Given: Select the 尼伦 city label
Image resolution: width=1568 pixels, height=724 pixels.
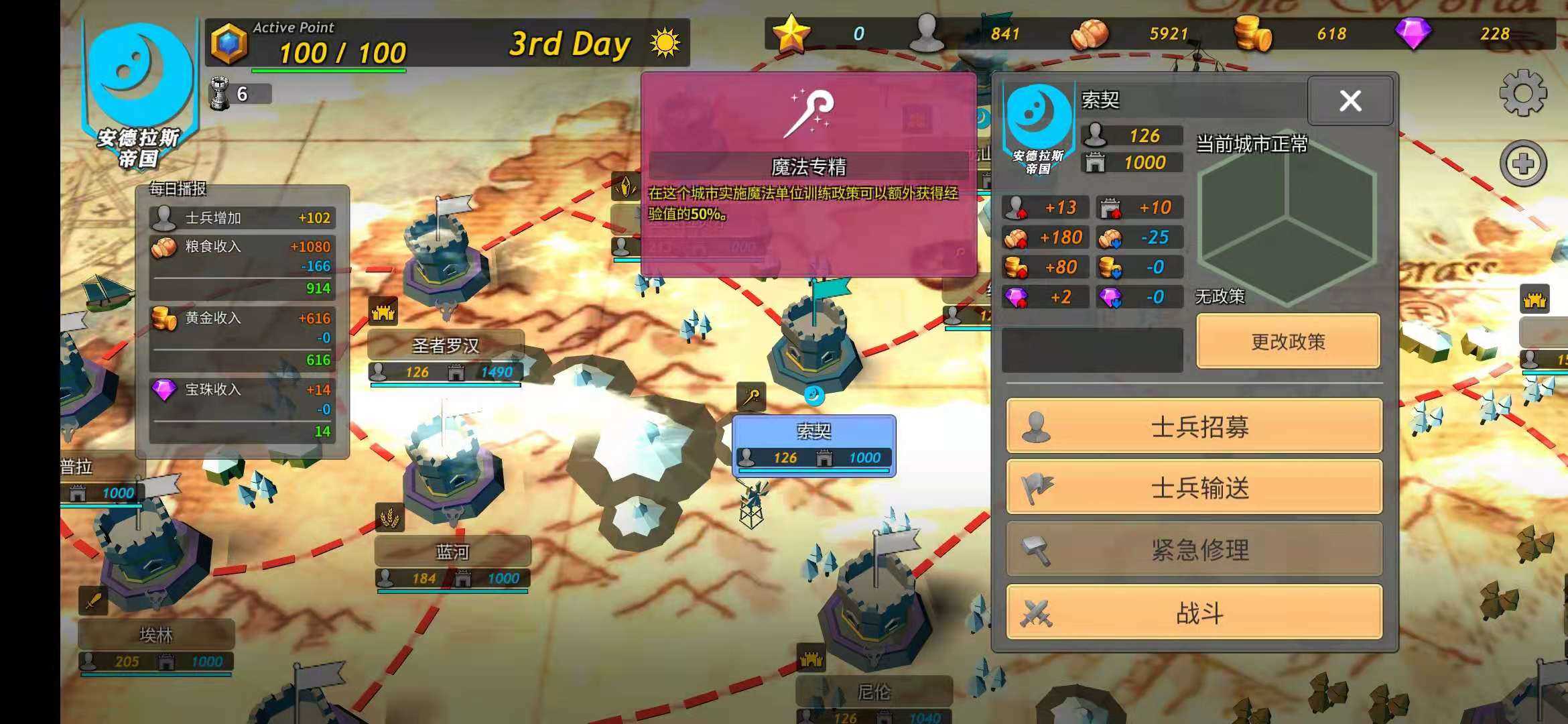Looking at the screenshot, I should 874,692.
